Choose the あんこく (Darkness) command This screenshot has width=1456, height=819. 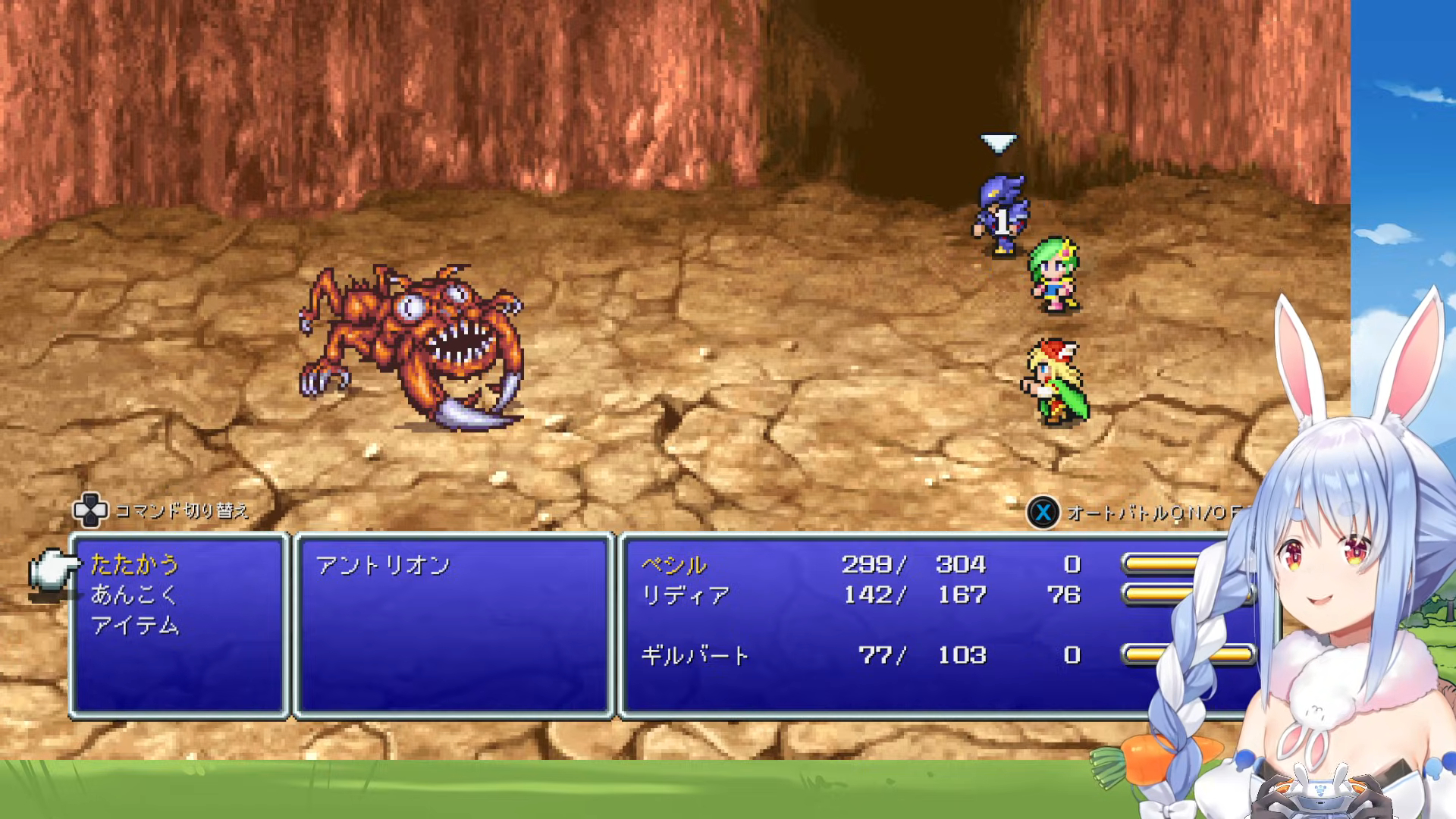(x=133, y=595)
